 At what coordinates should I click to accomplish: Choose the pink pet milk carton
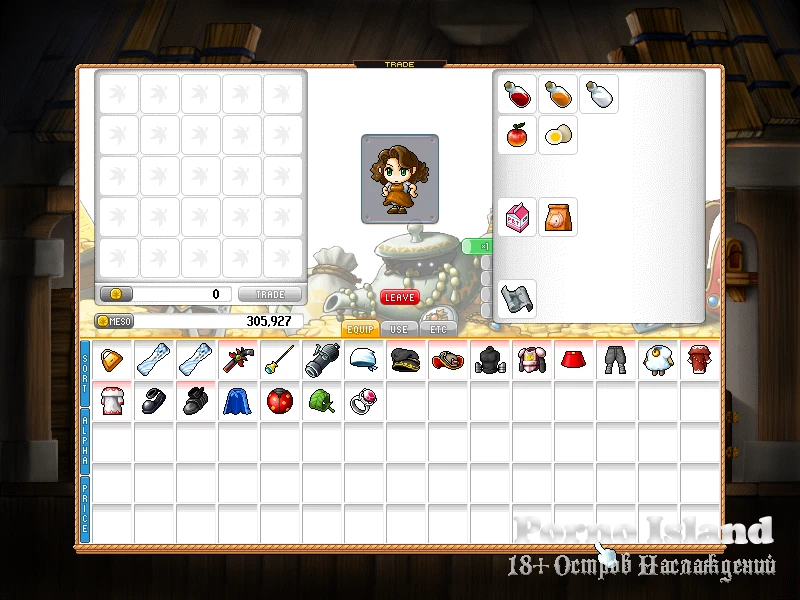[517, 216]
